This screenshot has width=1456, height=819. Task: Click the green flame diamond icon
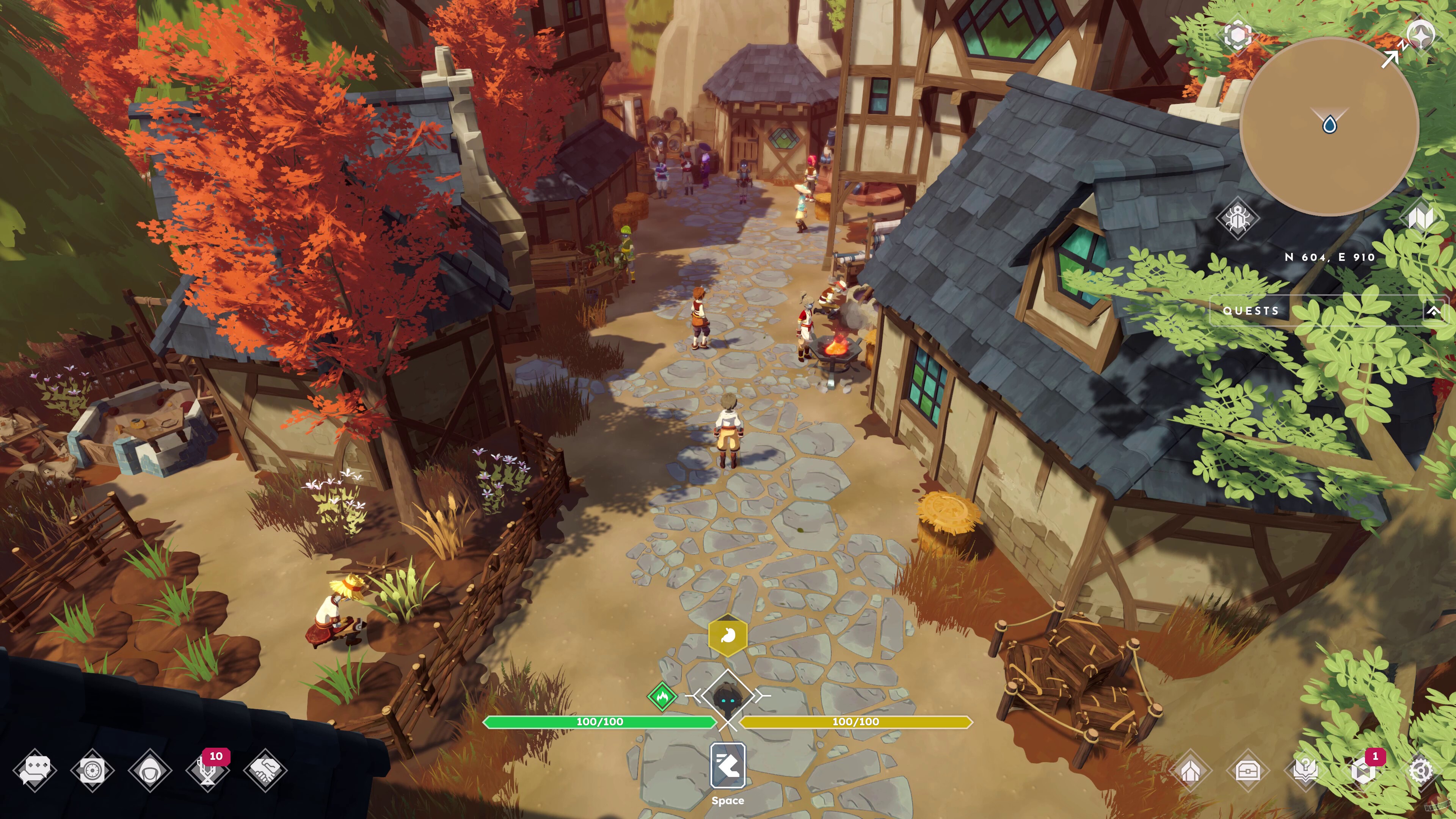[662, 696]
